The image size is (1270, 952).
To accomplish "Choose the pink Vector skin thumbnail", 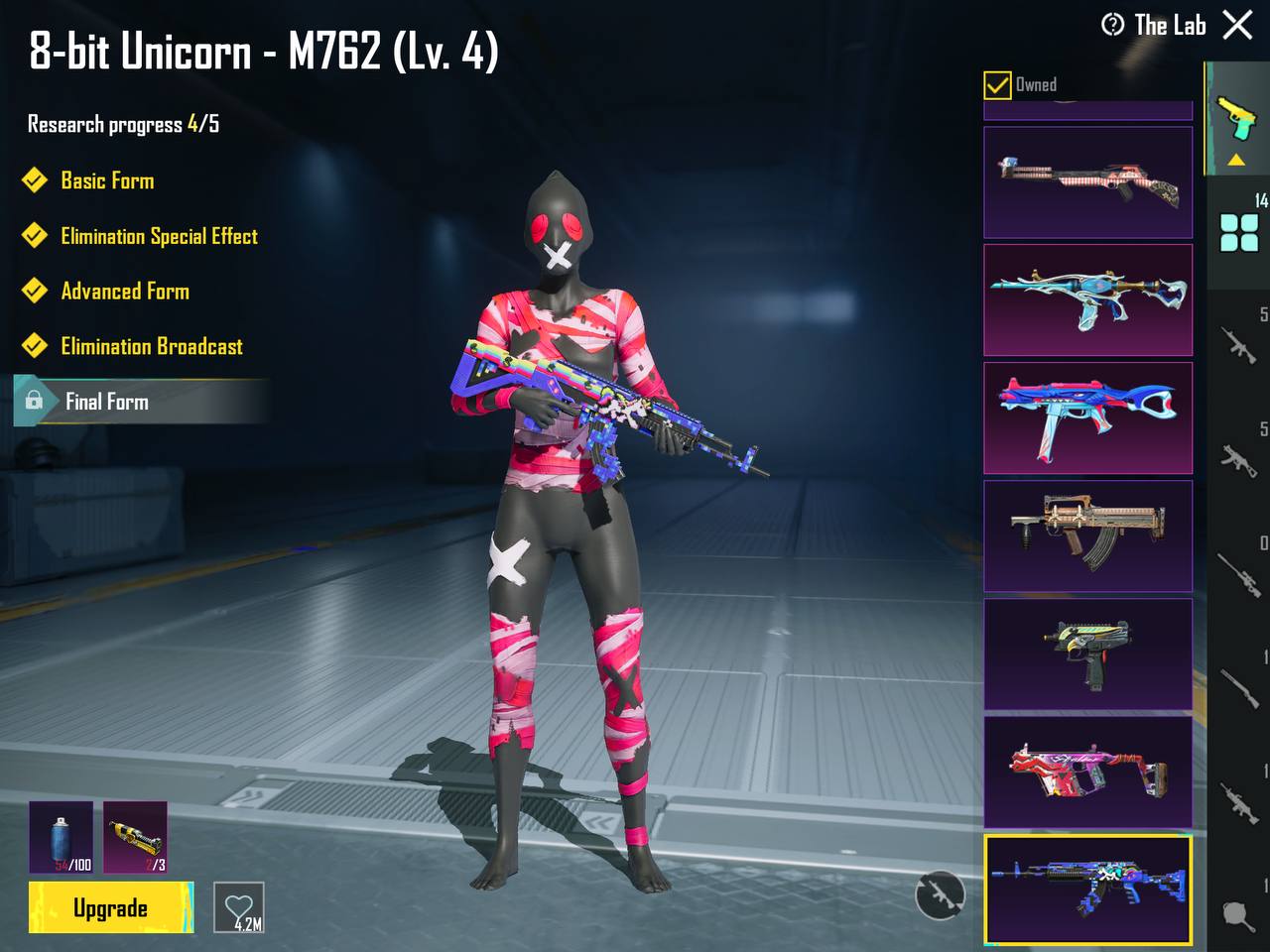I will 1087,772.
